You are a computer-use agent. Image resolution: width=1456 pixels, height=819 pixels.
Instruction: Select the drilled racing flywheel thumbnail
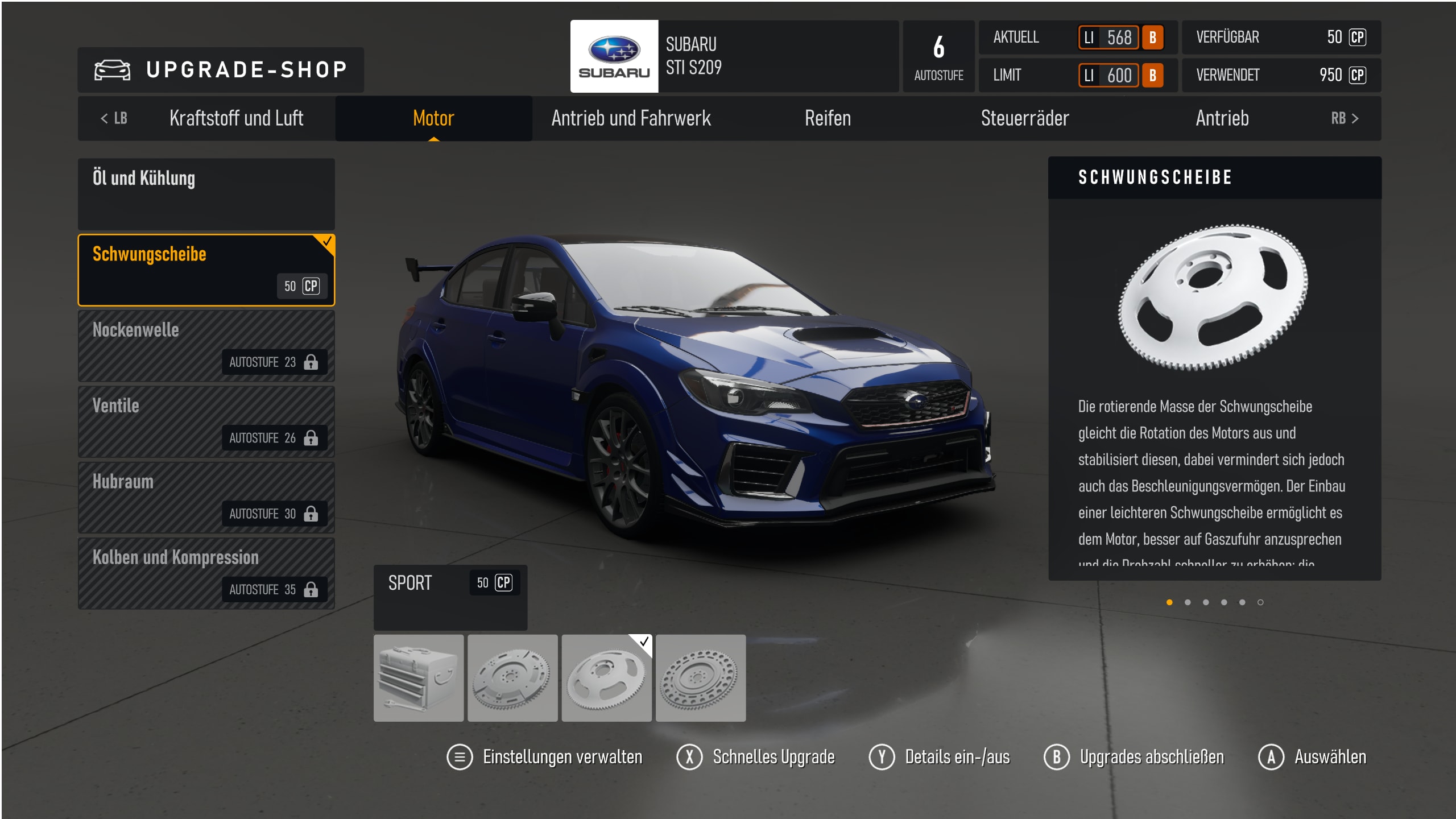coord(701,678)
